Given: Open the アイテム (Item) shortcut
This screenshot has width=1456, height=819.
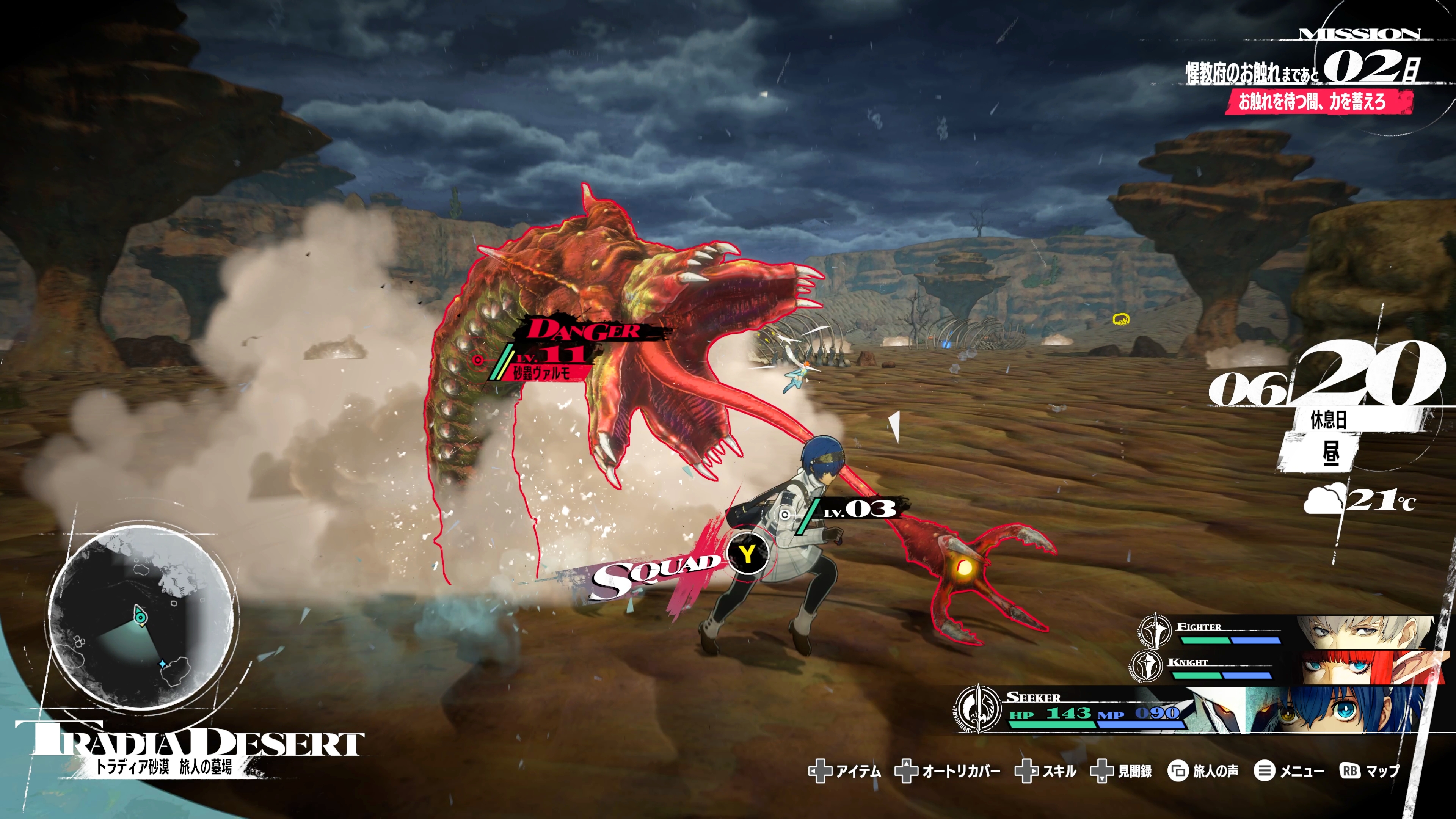Looking at the screenshot, I should coord(845,771).
